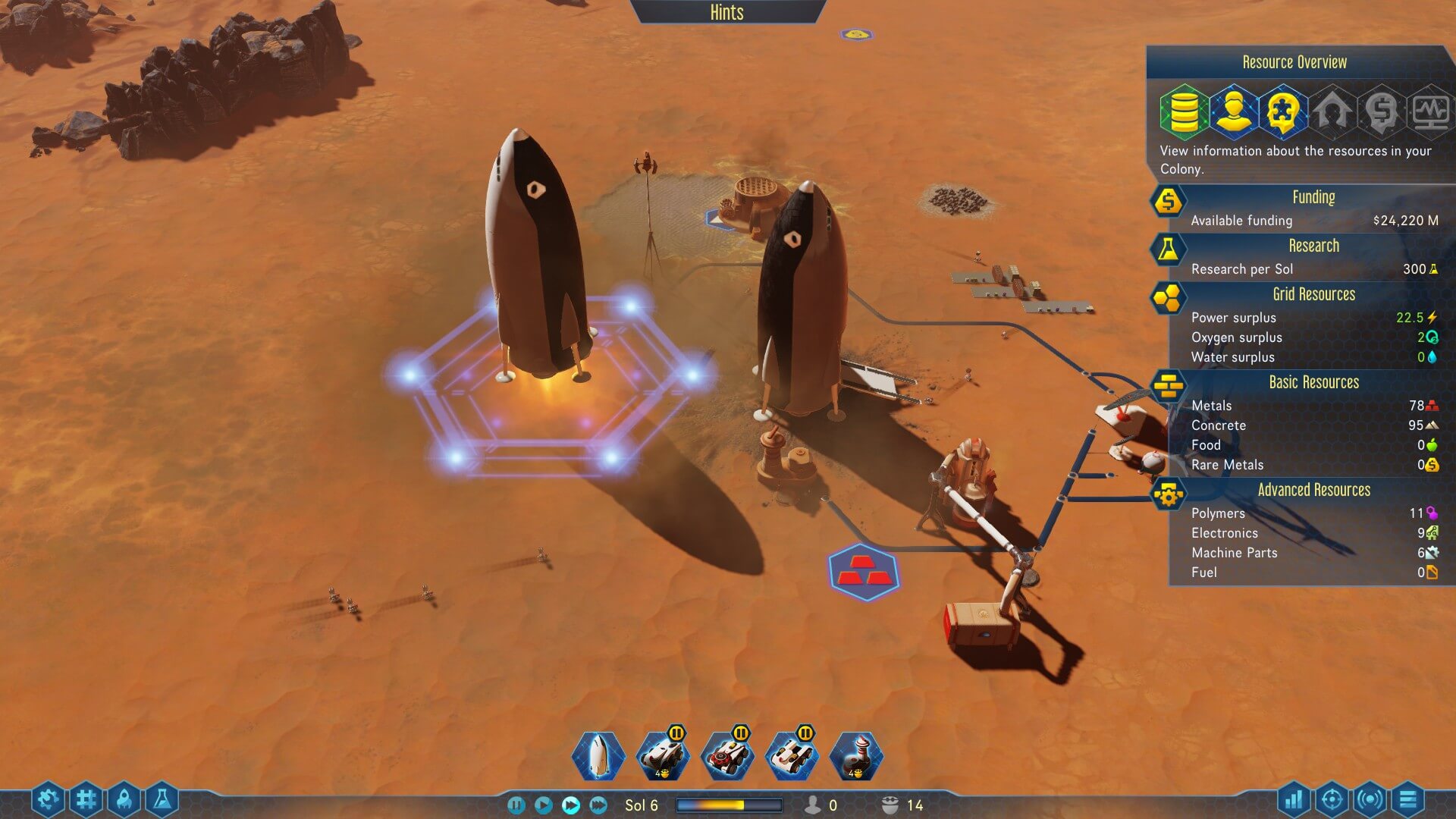The width and height of the screenshot is (1456, 819).
Task: Select the red rover icon
Action: pyautogui.click(x=727, y=755)
